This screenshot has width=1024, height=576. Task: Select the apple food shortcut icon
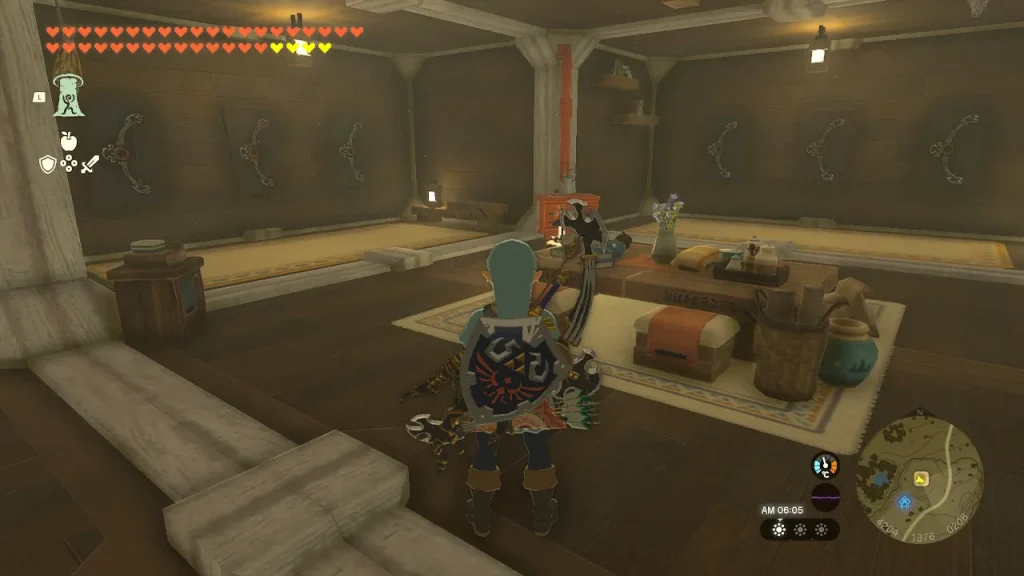68,141
